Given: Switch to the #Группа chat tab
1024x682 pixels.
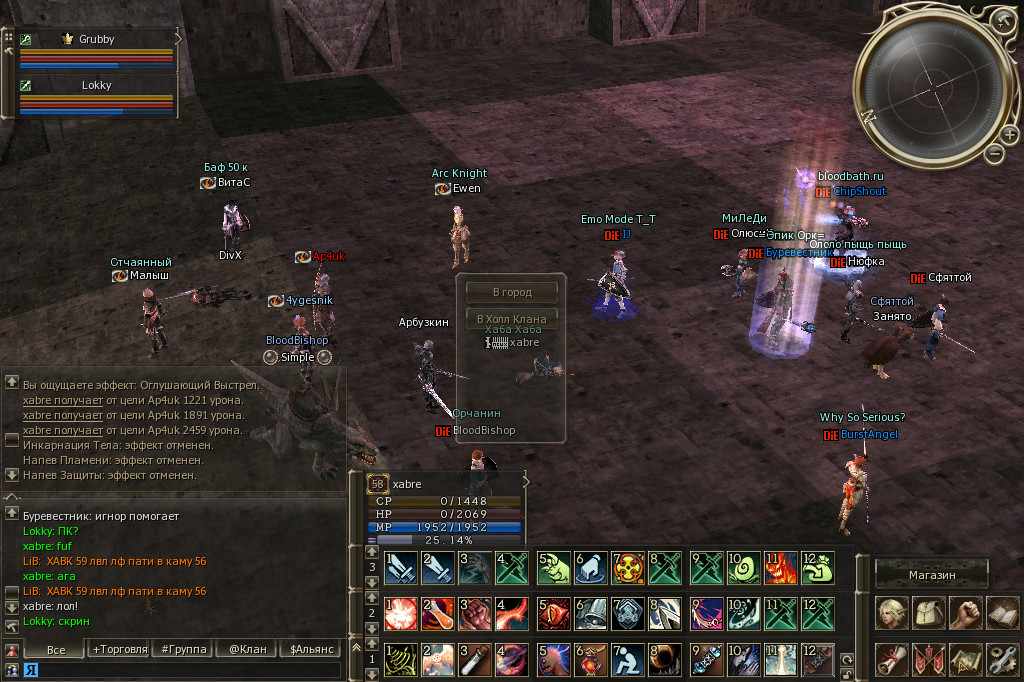Looking at the screenshot, I should [x=183, y=649].
